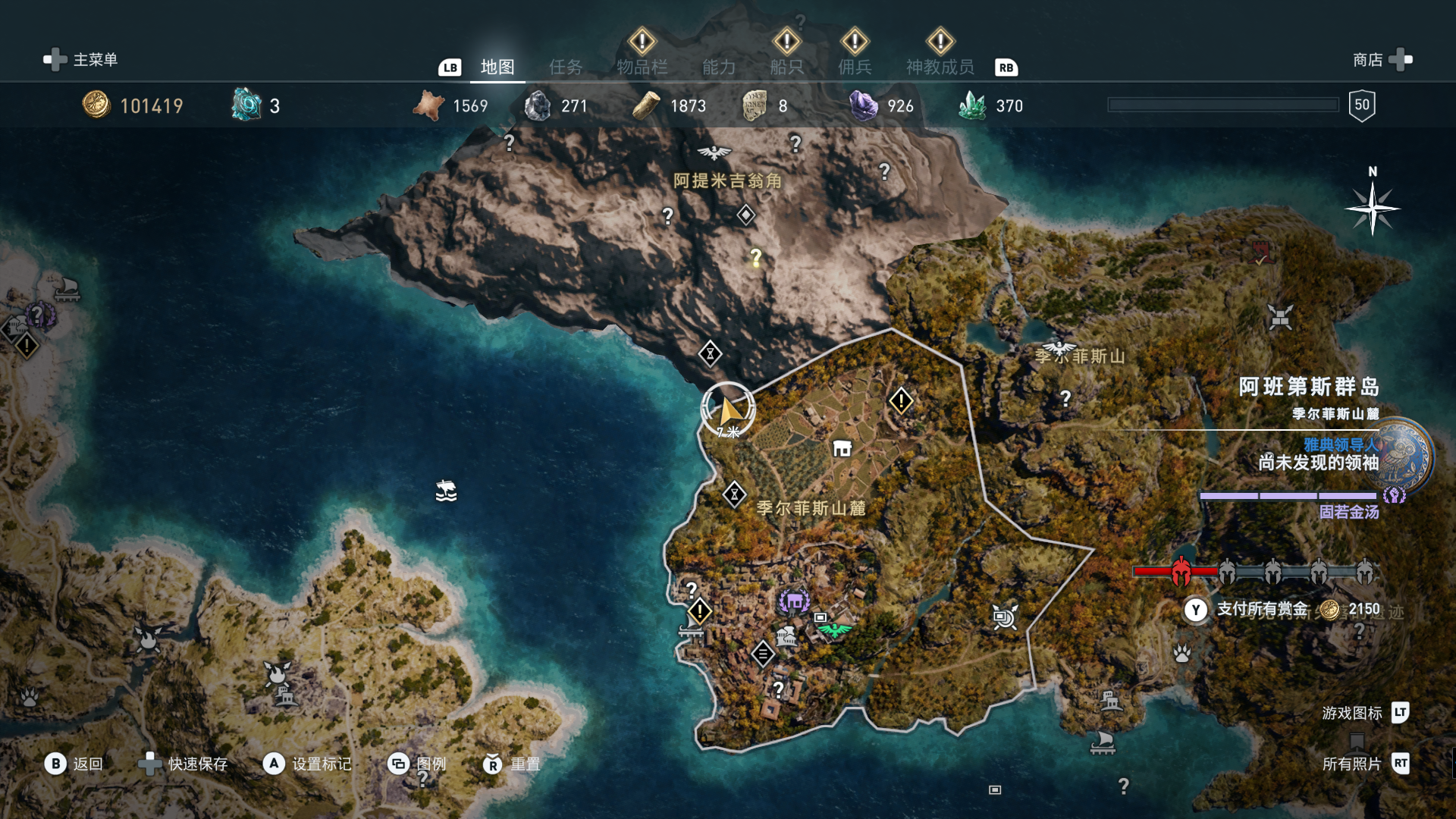Select the green eagle synchronization point
Viewport: 1456px width, 819px height.
(835, 629)
